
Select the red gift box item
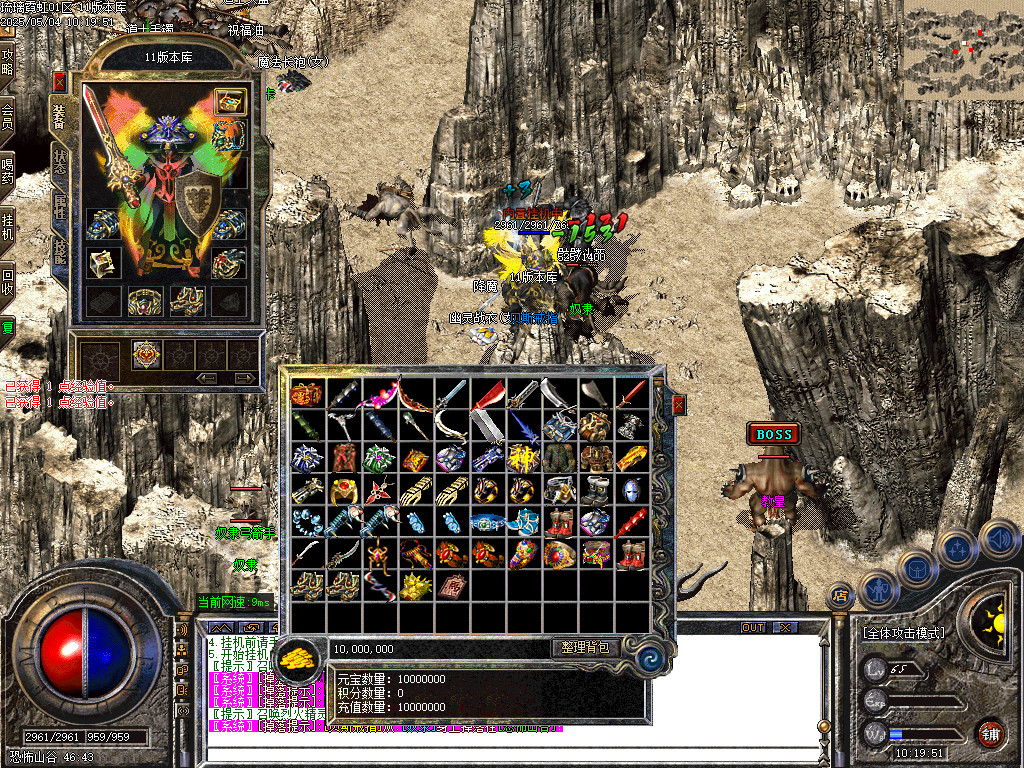(x=307, y=394)
